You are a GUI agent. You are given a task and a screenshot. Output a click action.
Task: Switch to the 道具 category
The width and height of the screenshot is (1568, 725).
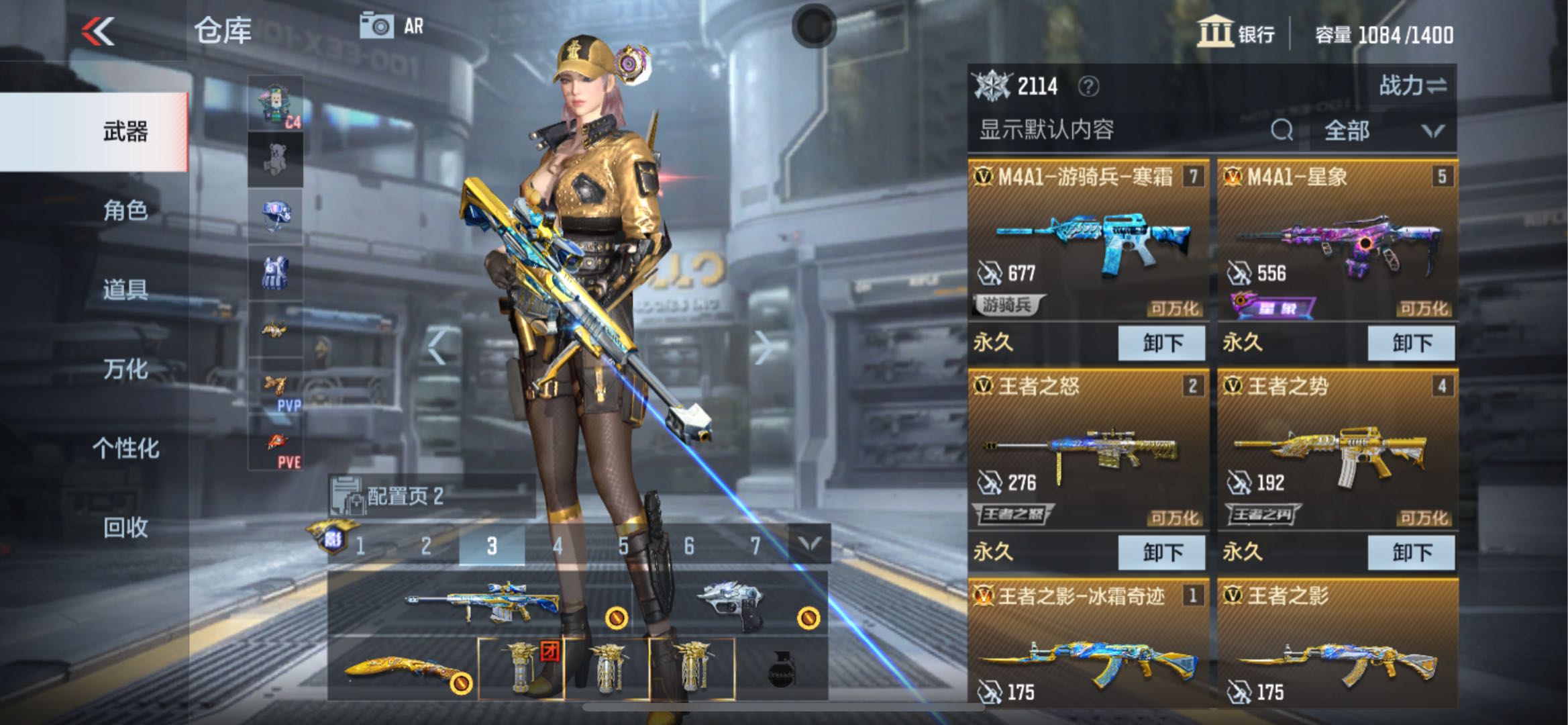coord(125,290)
